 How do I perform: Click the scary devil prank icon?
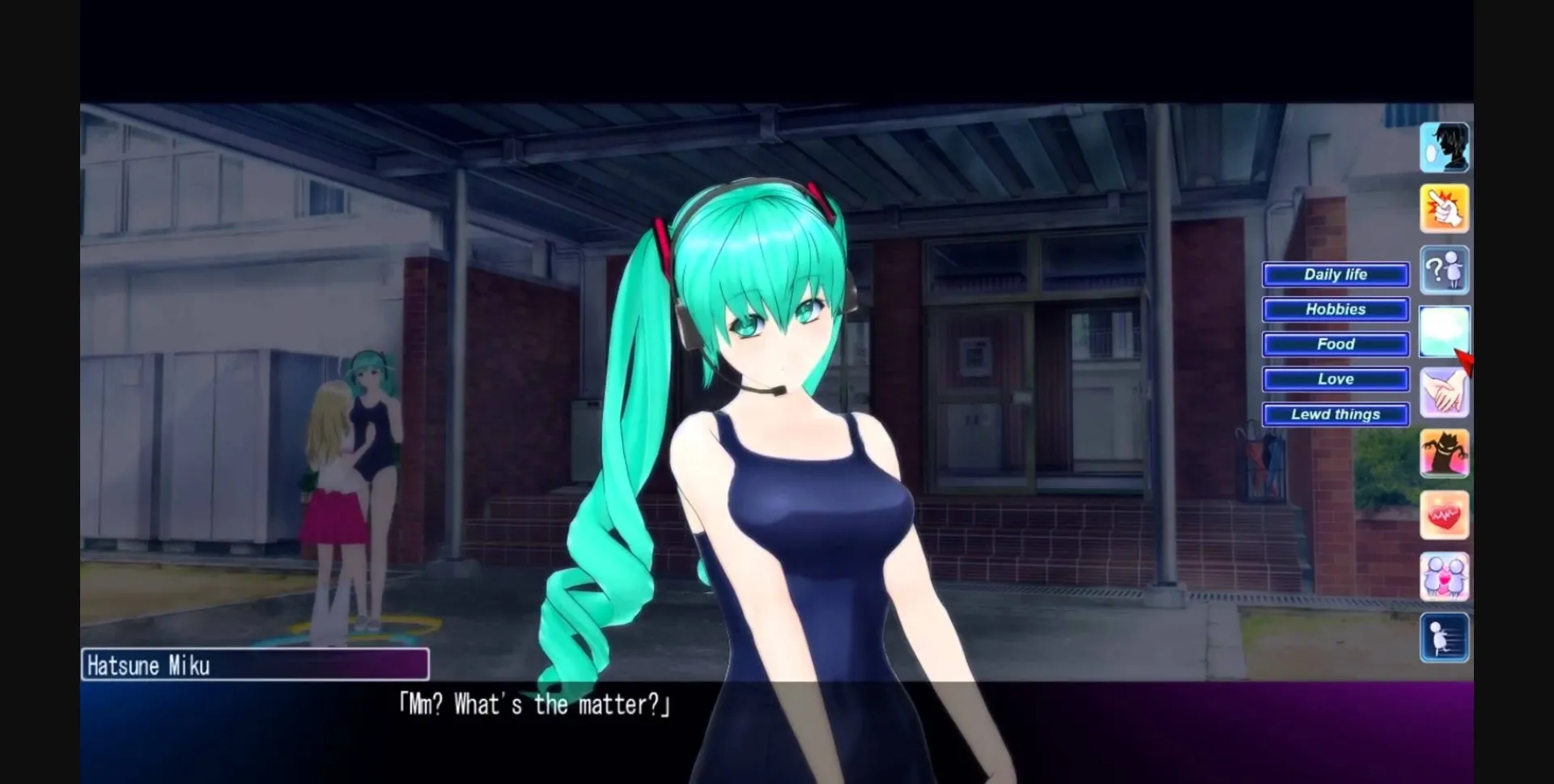pyautogui.click(x=1445, y=453)
